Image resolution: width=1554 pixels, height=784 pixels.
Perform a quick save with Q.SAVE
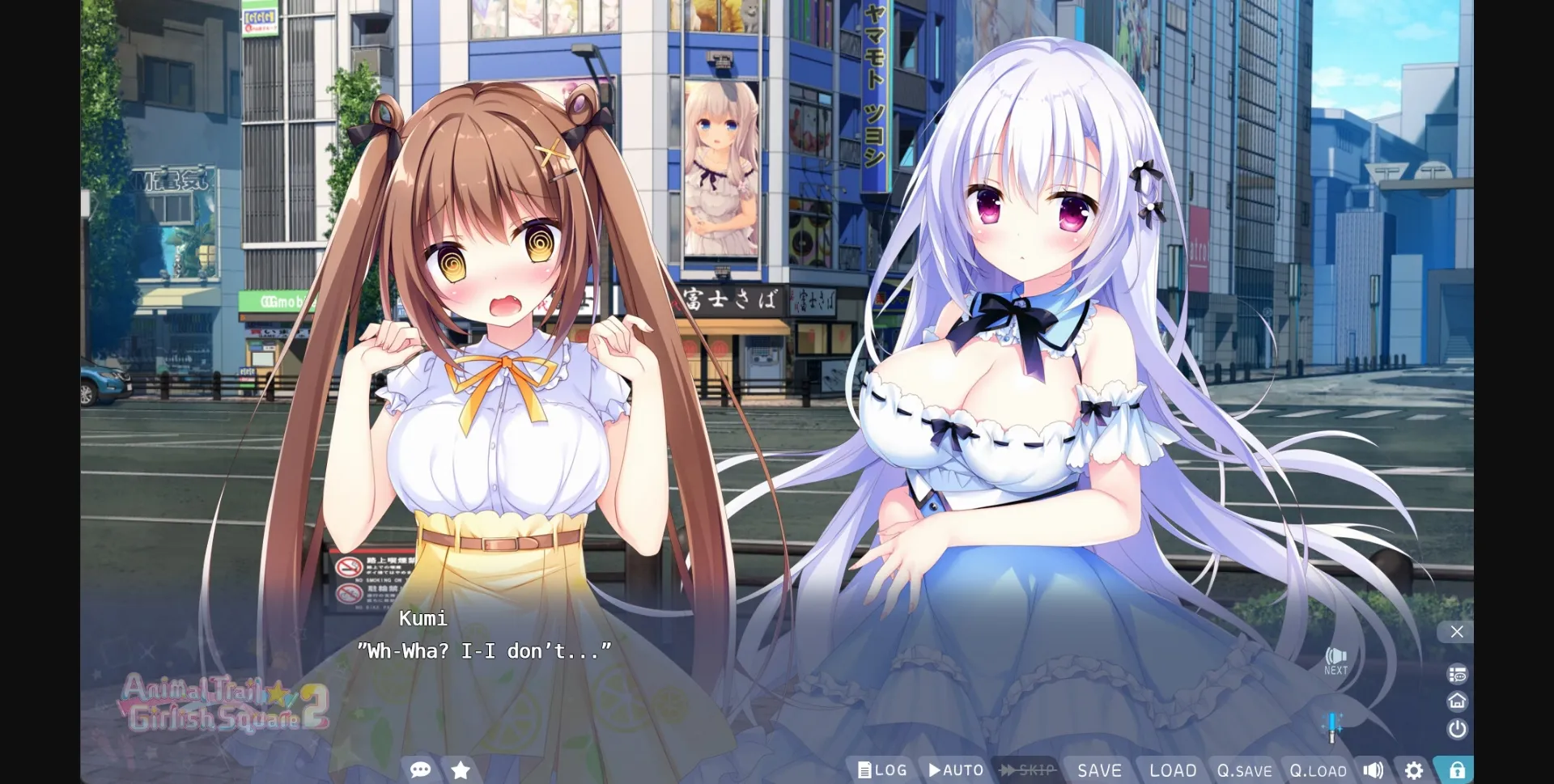1244,770
